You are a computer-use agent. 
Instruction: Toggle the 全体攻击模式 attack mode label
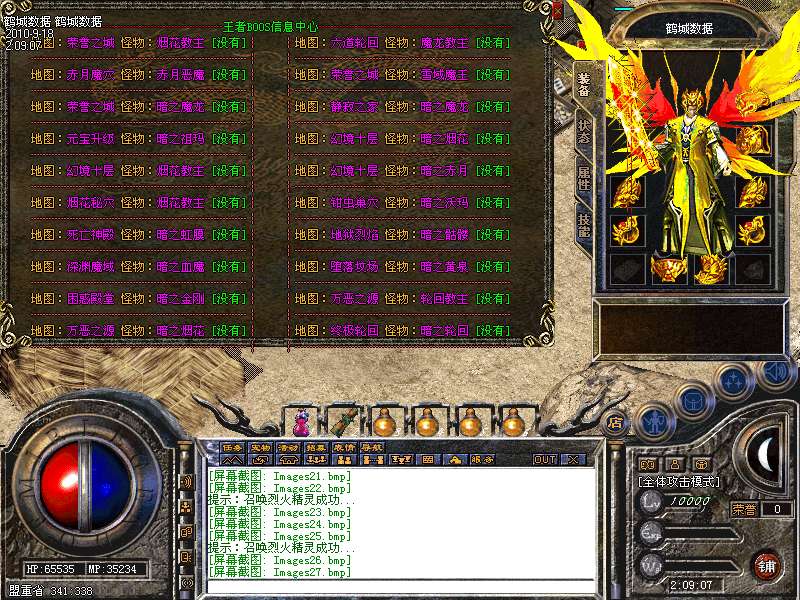point(680,481)
